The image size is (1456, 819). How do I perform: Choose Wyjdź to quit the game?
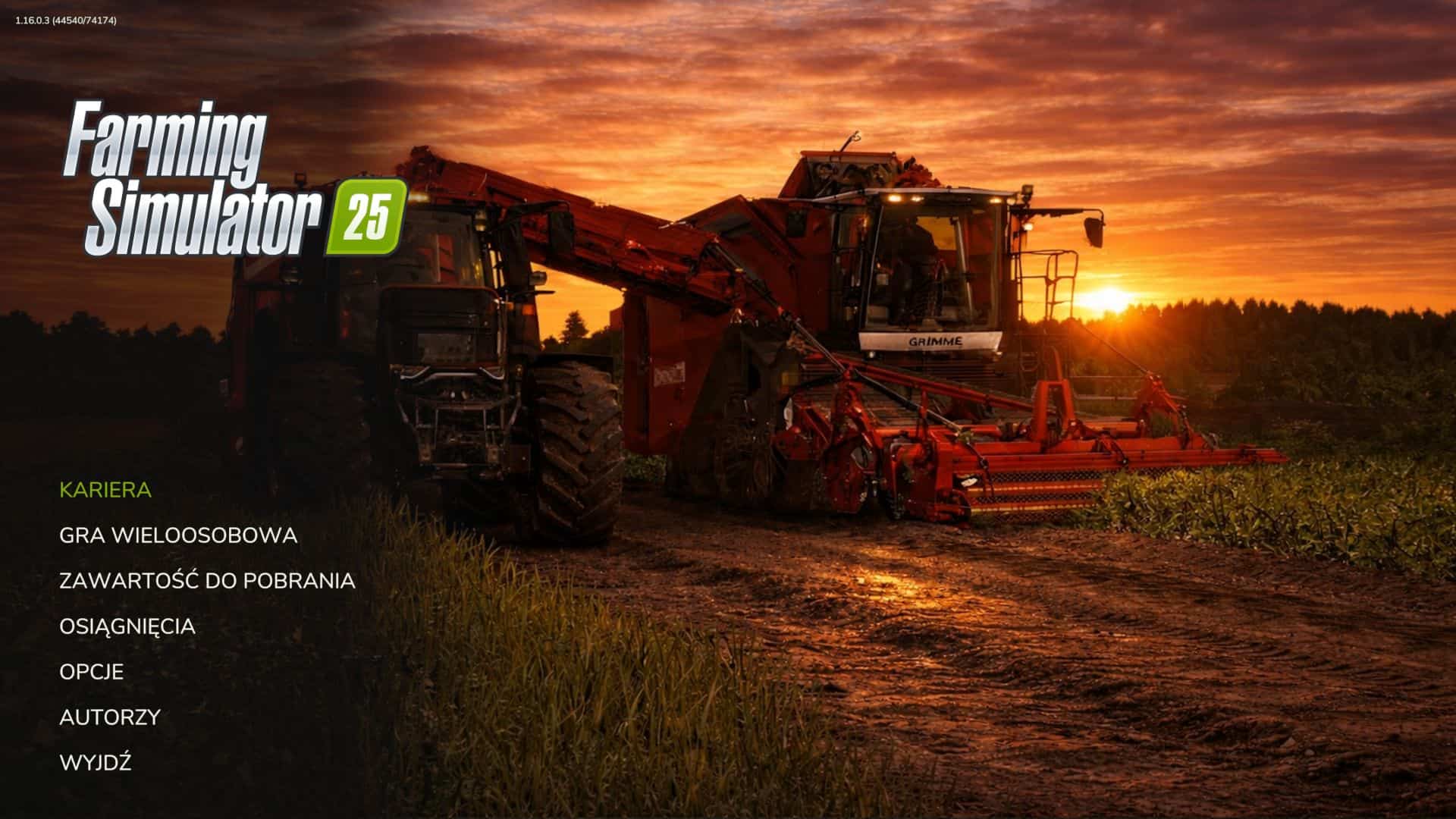point(96,763)
